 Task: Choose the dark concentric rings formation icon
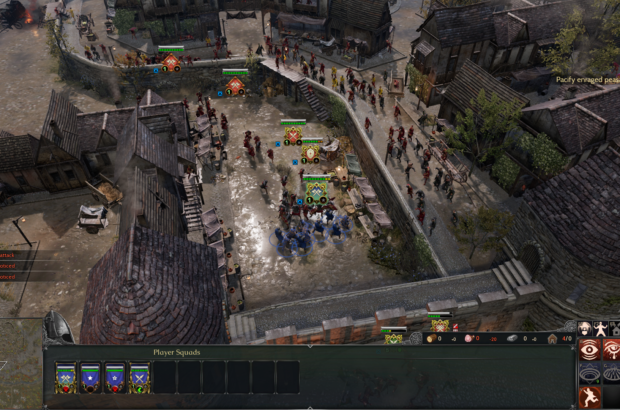click(x=590, y=373)
